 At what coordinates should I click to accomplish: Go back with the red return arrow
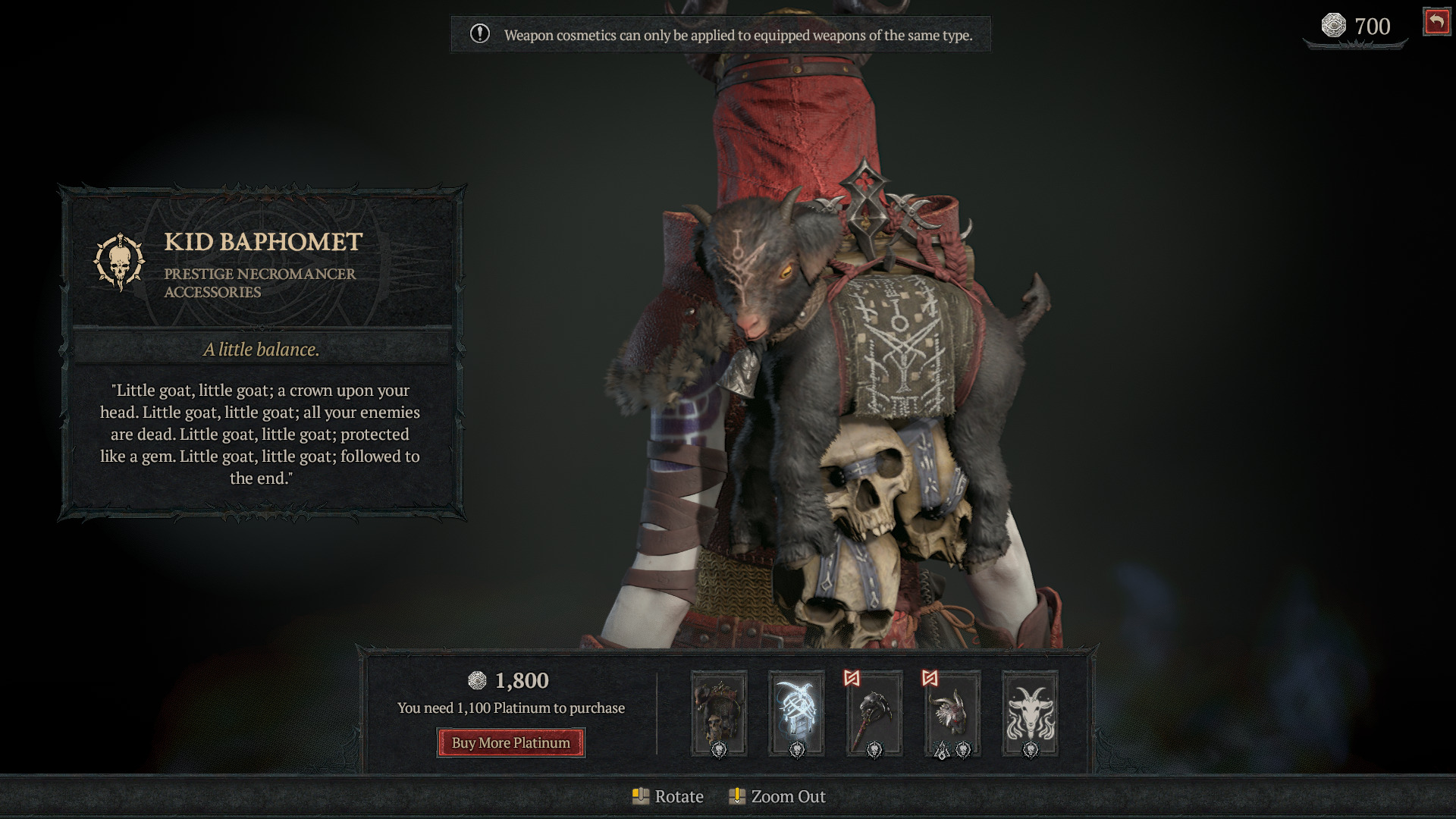[x=1436, y=21]
